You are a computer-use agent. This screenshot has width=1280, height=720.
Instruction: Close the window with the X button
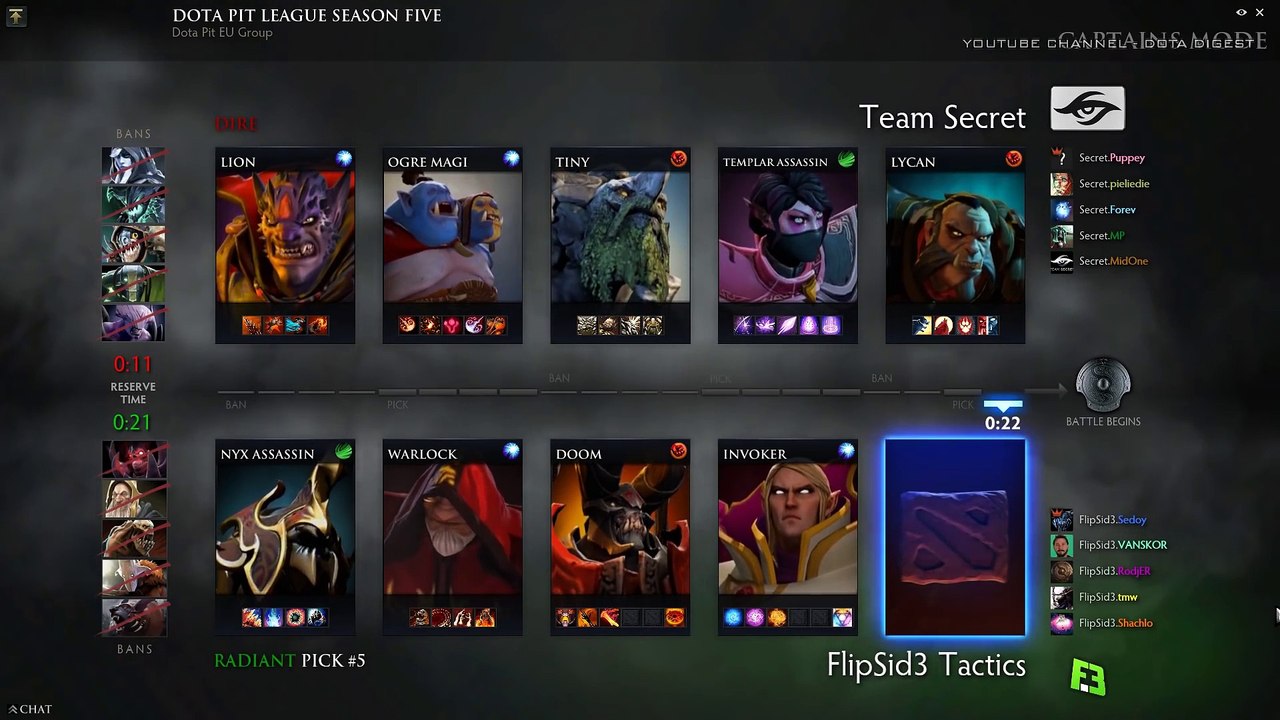[x=1260, y=12]
